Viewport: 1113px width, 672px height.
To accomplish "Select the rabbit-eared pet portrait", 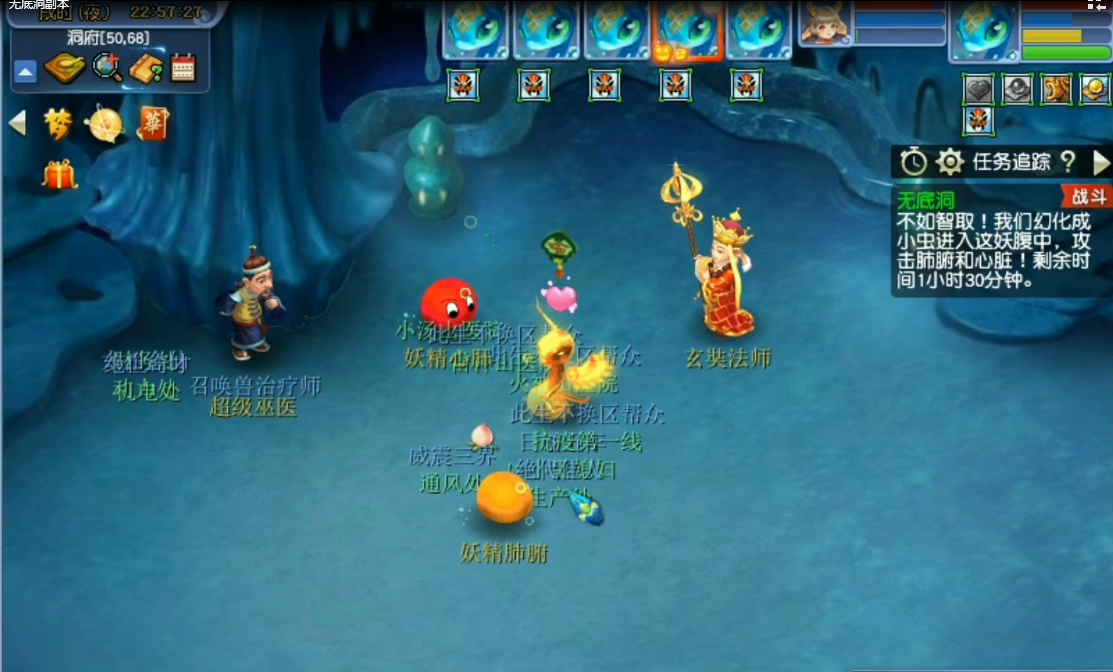I will (x=825, y=24).
